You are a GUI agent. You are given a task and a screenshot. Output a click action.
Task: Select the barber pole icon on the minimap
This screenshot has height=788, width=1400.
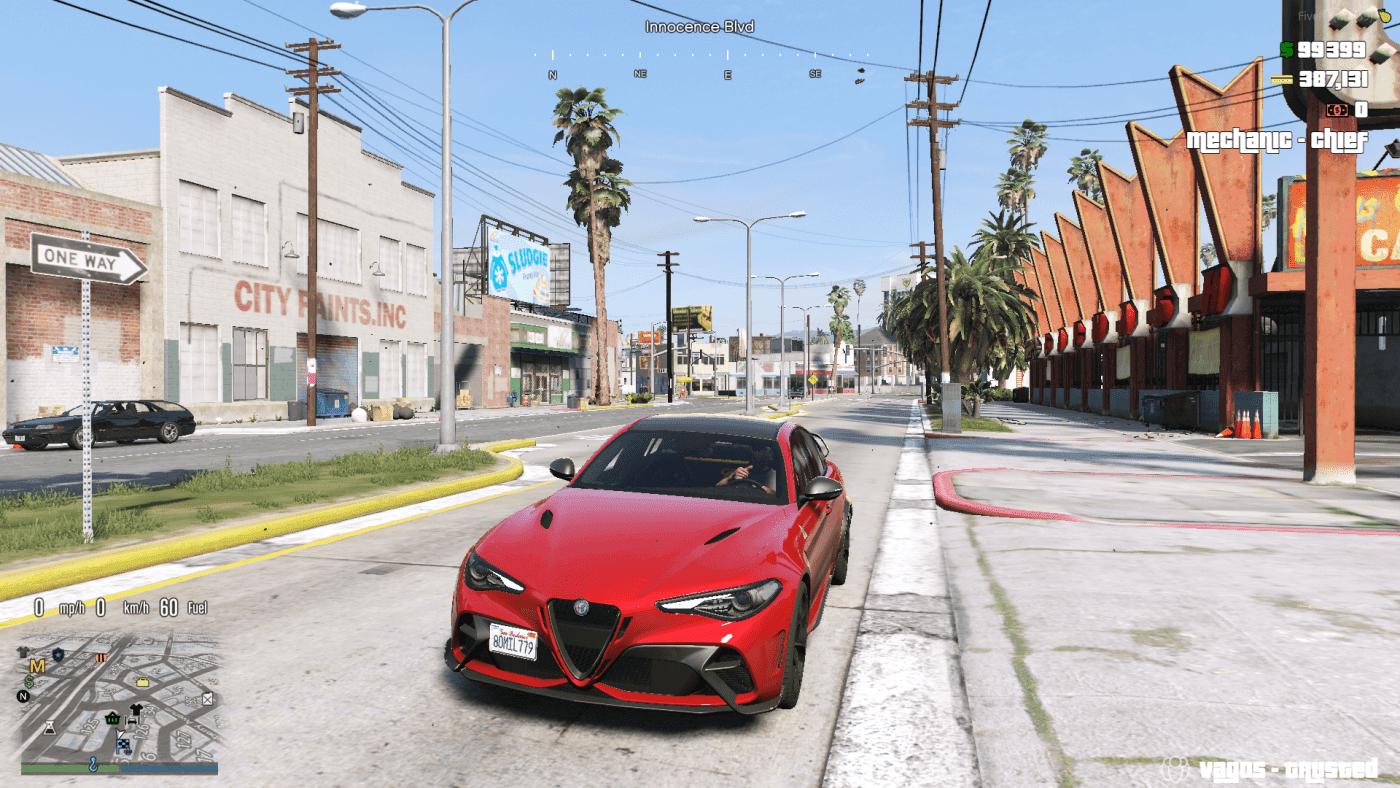tap(101, 657)
